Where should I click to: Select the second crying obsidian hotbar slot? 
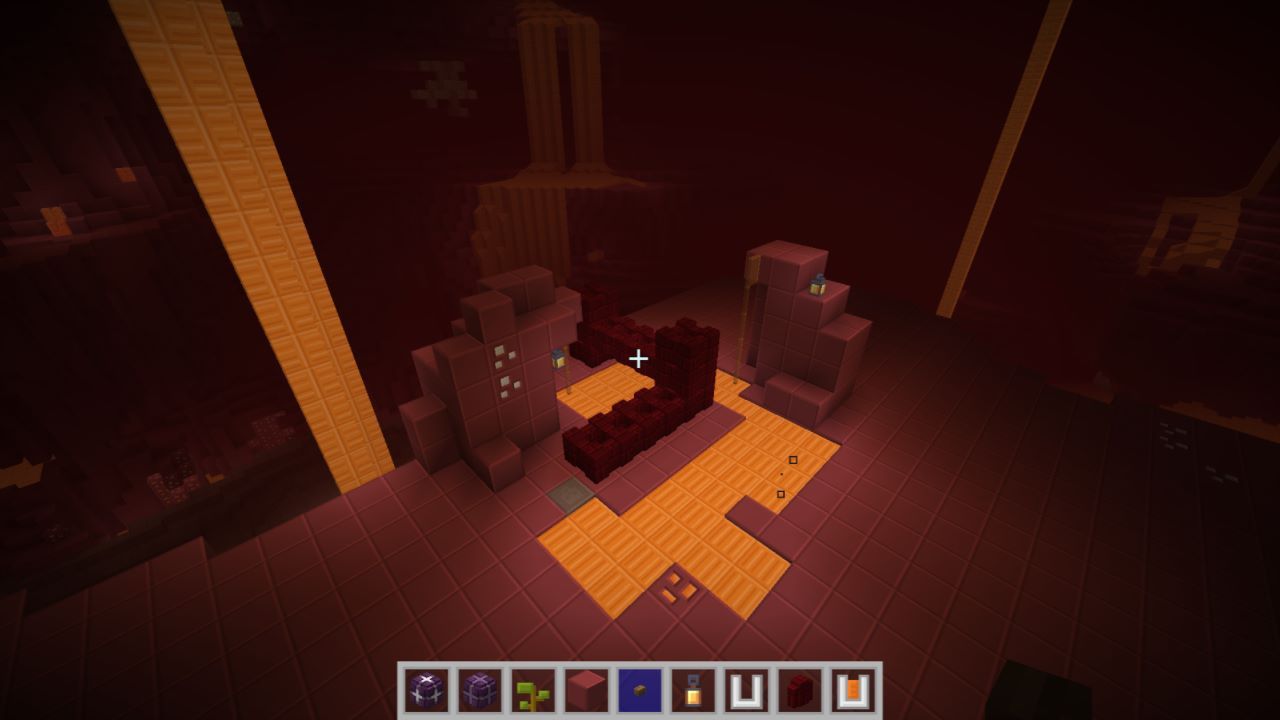[479, 690]
